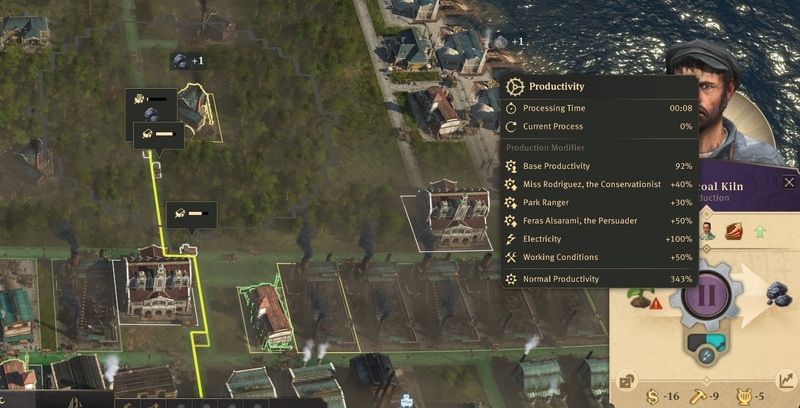Click the copy building button
The width and height of the screenshot is (800, 408).
click(627, 380)
